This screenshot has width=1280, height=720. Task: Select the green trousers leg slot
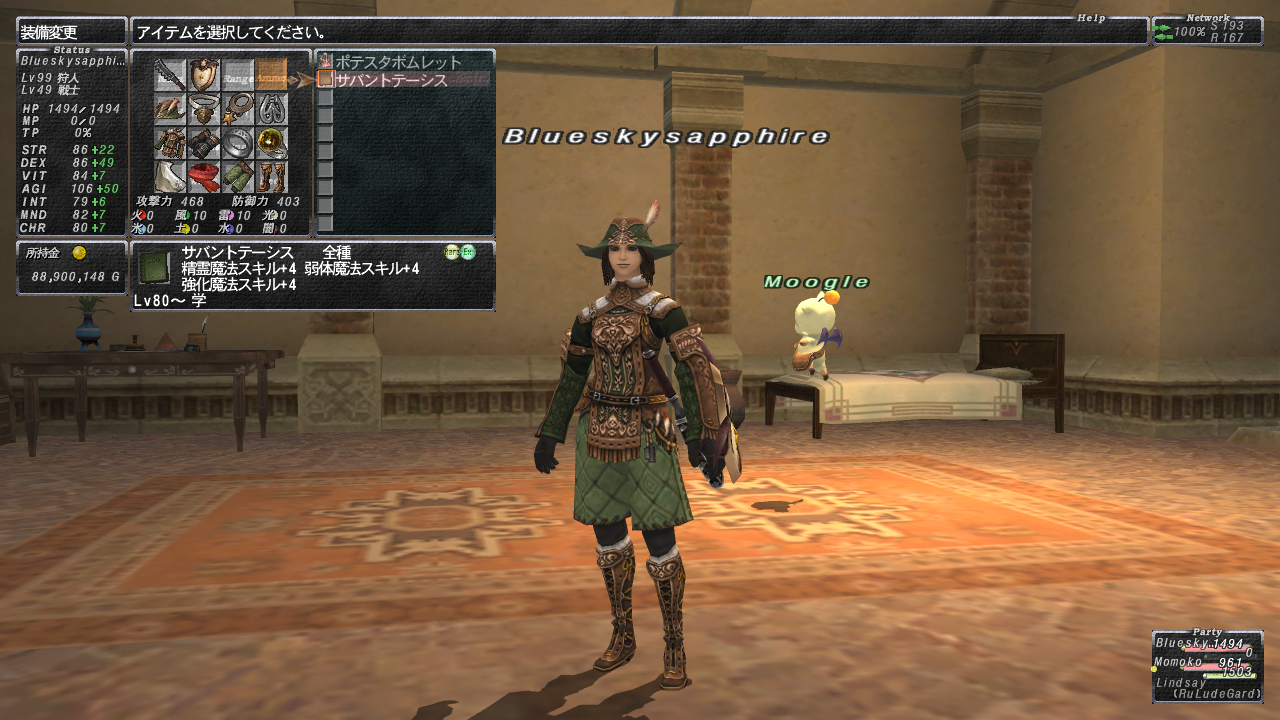click(238, 176)
